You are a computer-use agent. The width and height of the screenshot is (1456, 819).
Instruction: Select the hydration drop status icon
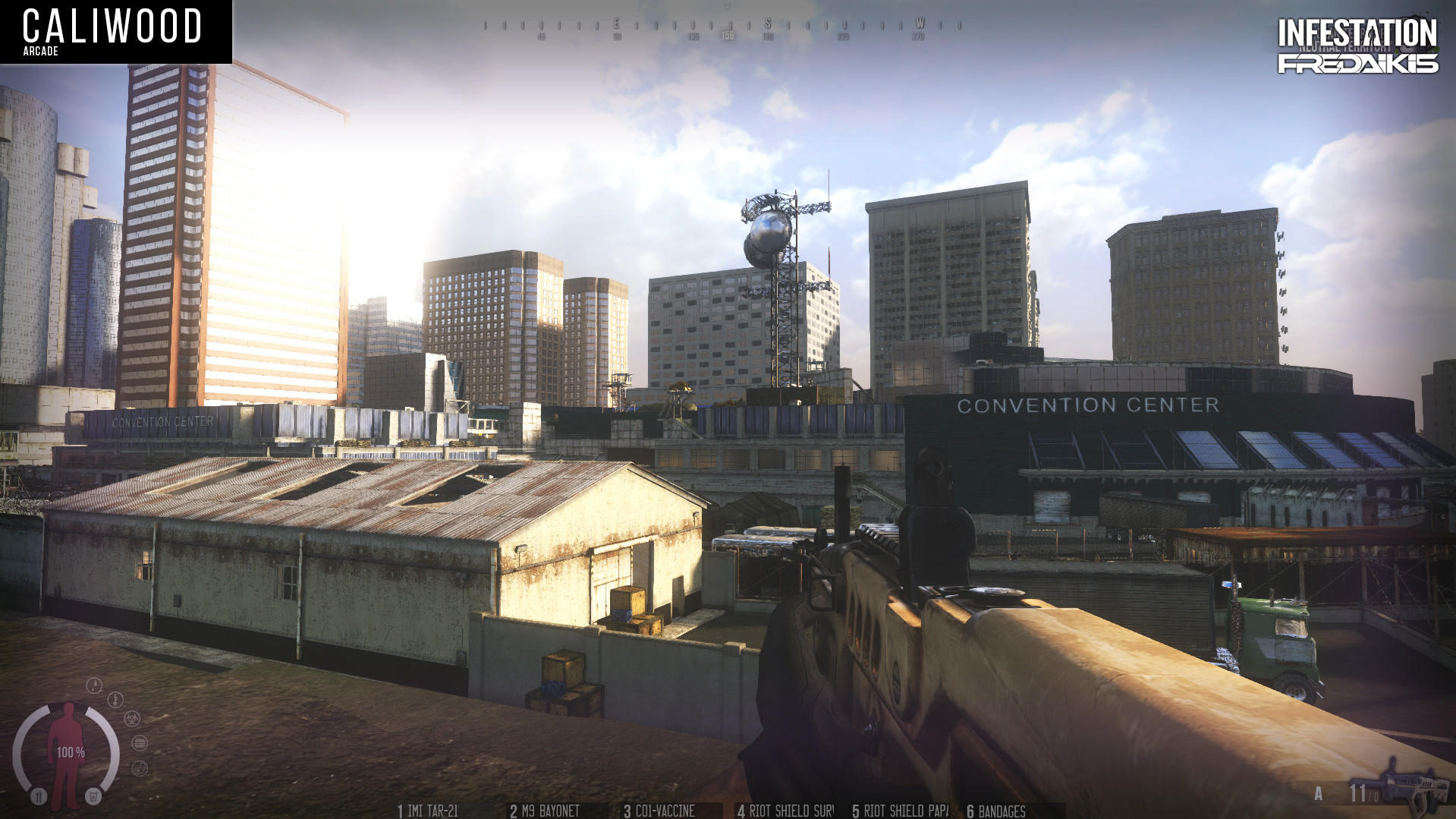[x=94, y=685]
